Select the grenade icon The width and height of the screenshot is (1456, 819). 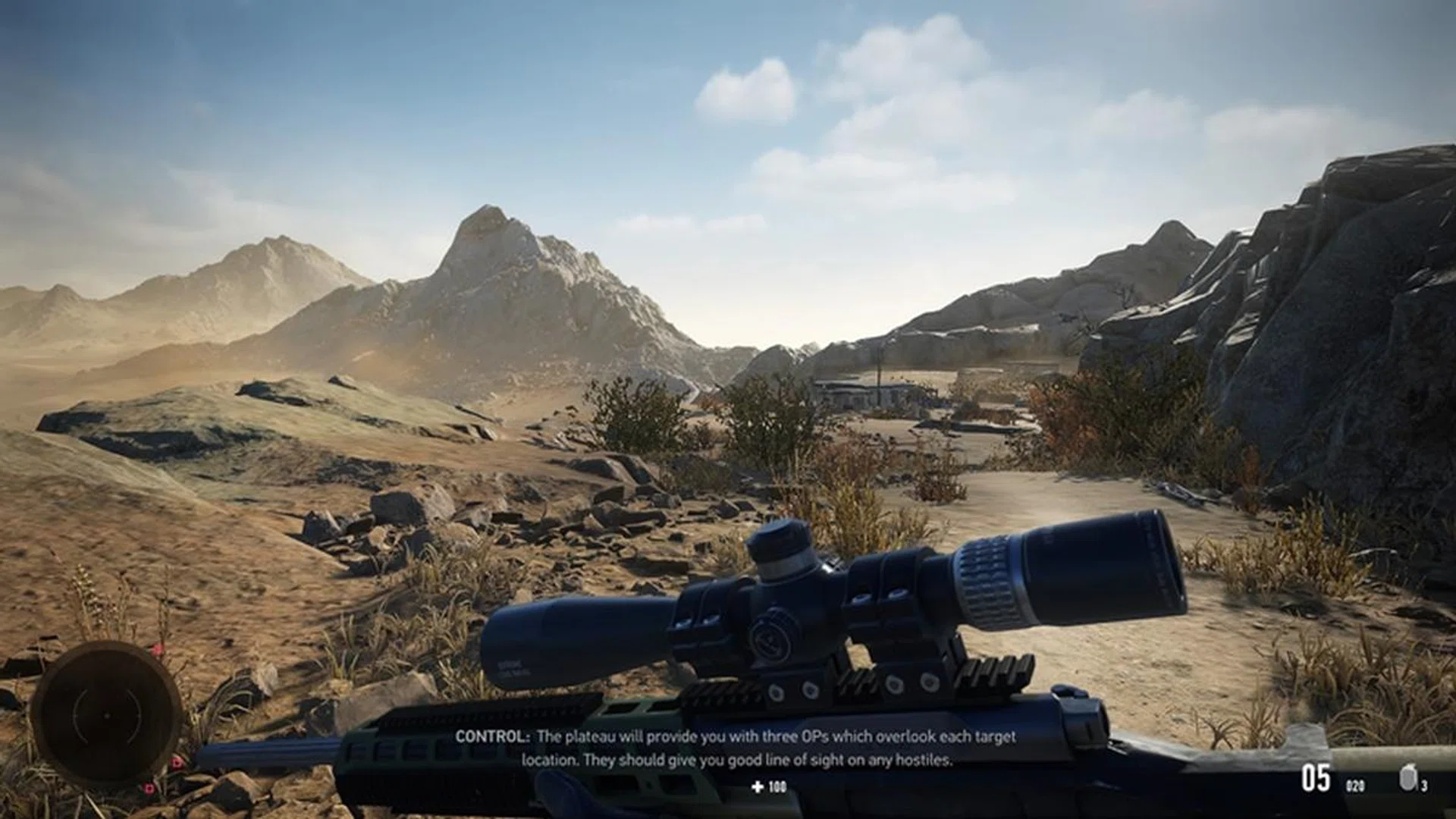pyautogui.click(x=1407, y=779)
